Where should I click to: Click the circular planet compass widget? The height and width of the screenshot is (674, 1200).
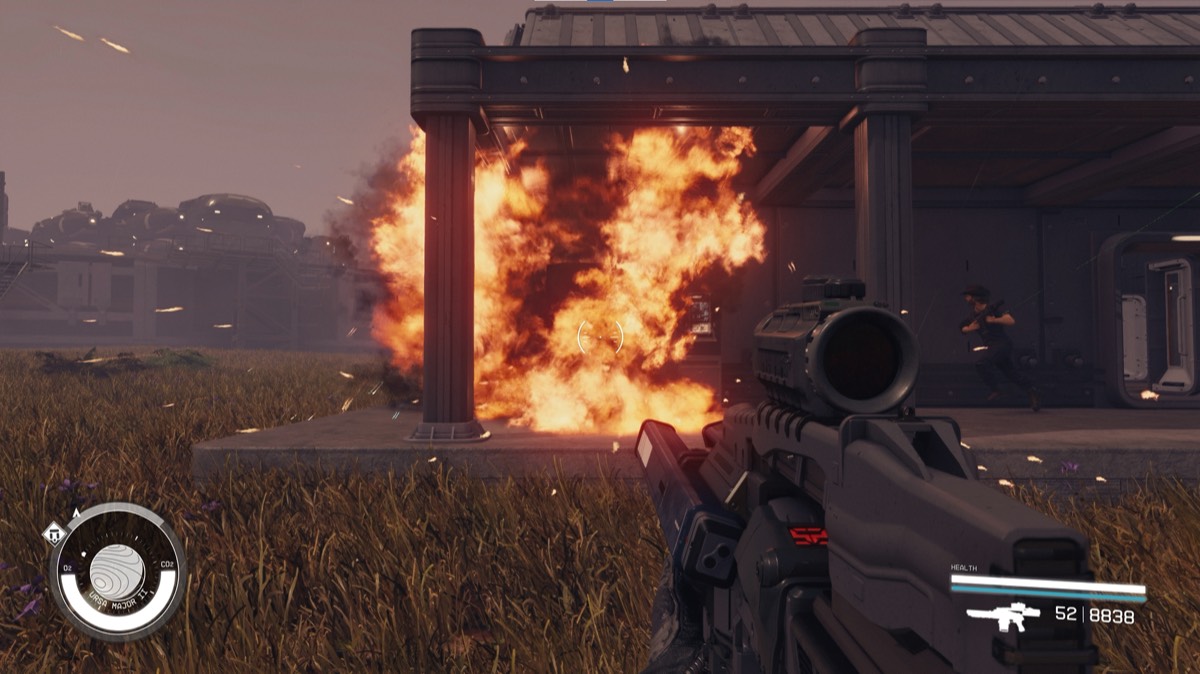[x=118, y=571]
